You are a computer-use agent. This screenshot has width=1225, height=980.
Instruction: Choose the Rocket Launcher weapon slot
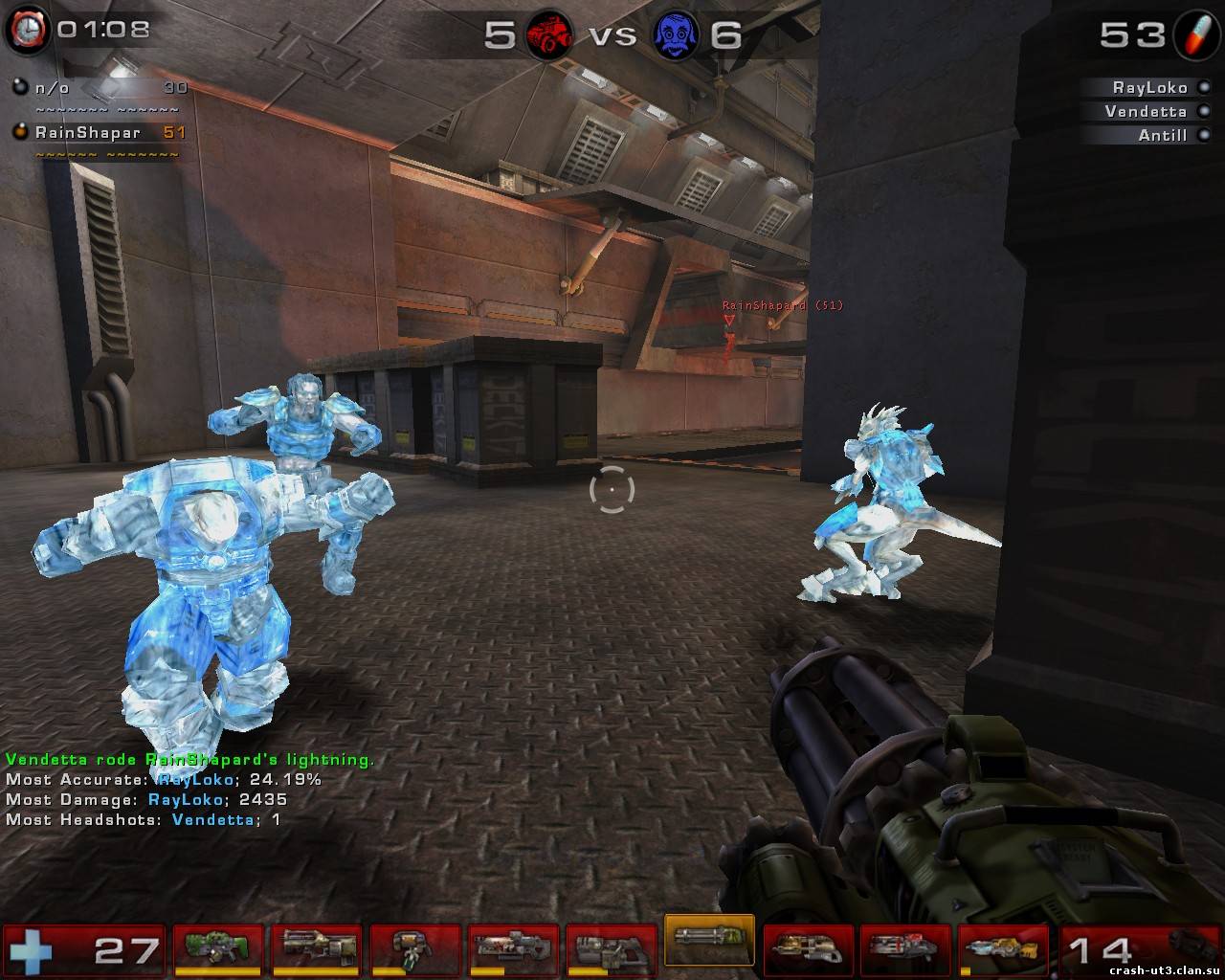click(x=906, y=947)
